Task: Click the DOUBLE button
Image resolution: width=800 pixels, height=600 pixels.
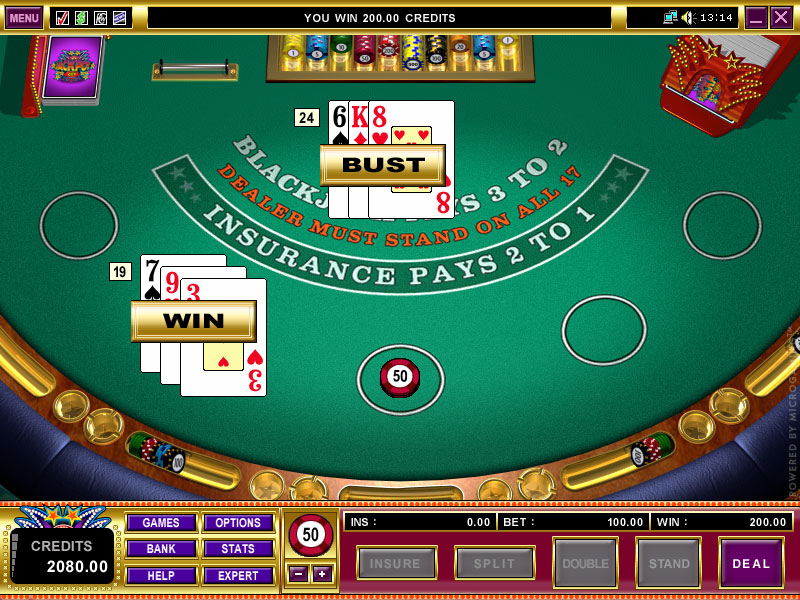Action: (x=585, y=563)
